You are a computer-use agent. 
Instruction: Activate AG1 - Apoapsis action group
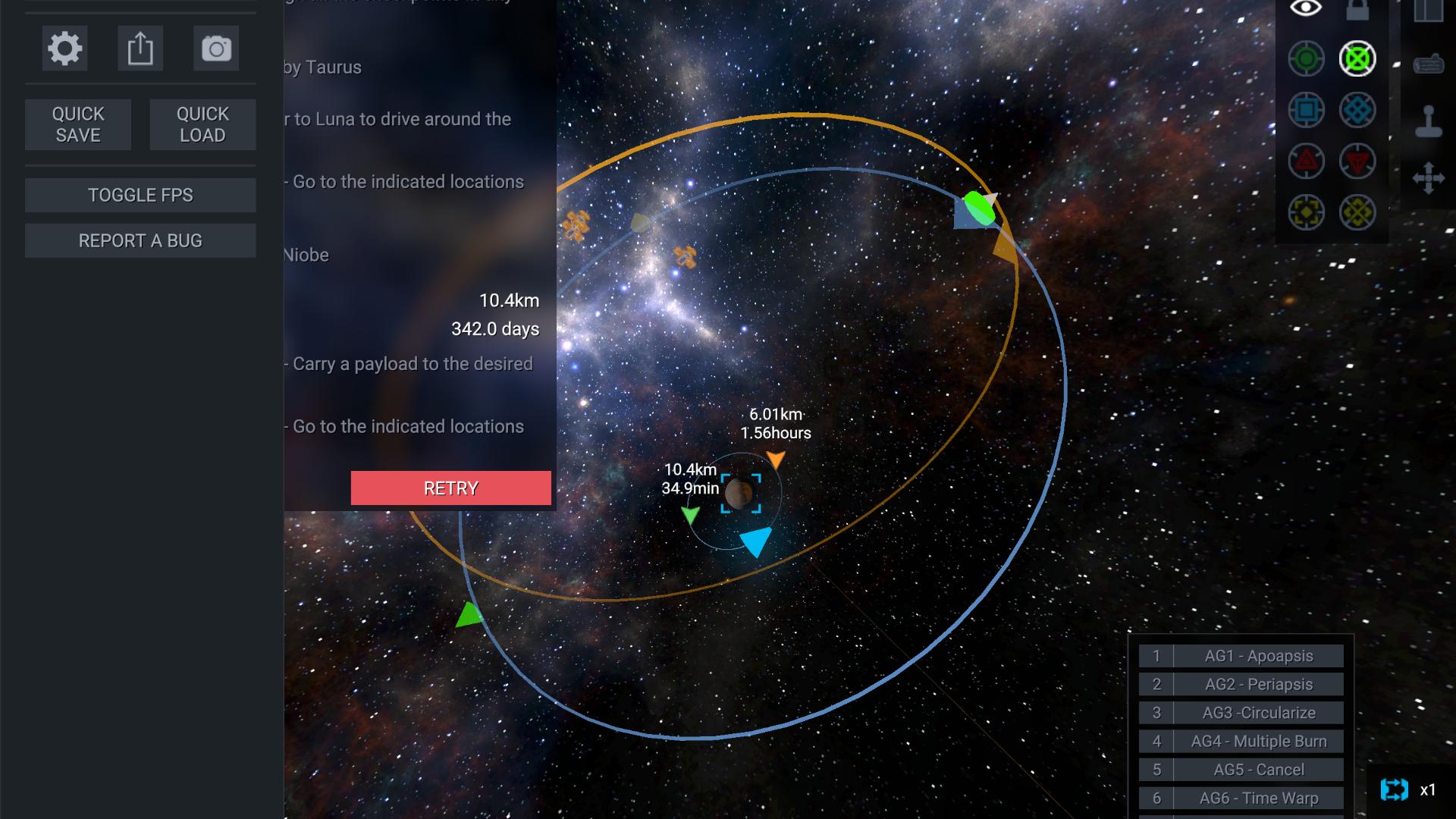pyautogui.click(x=1258, y=656)
